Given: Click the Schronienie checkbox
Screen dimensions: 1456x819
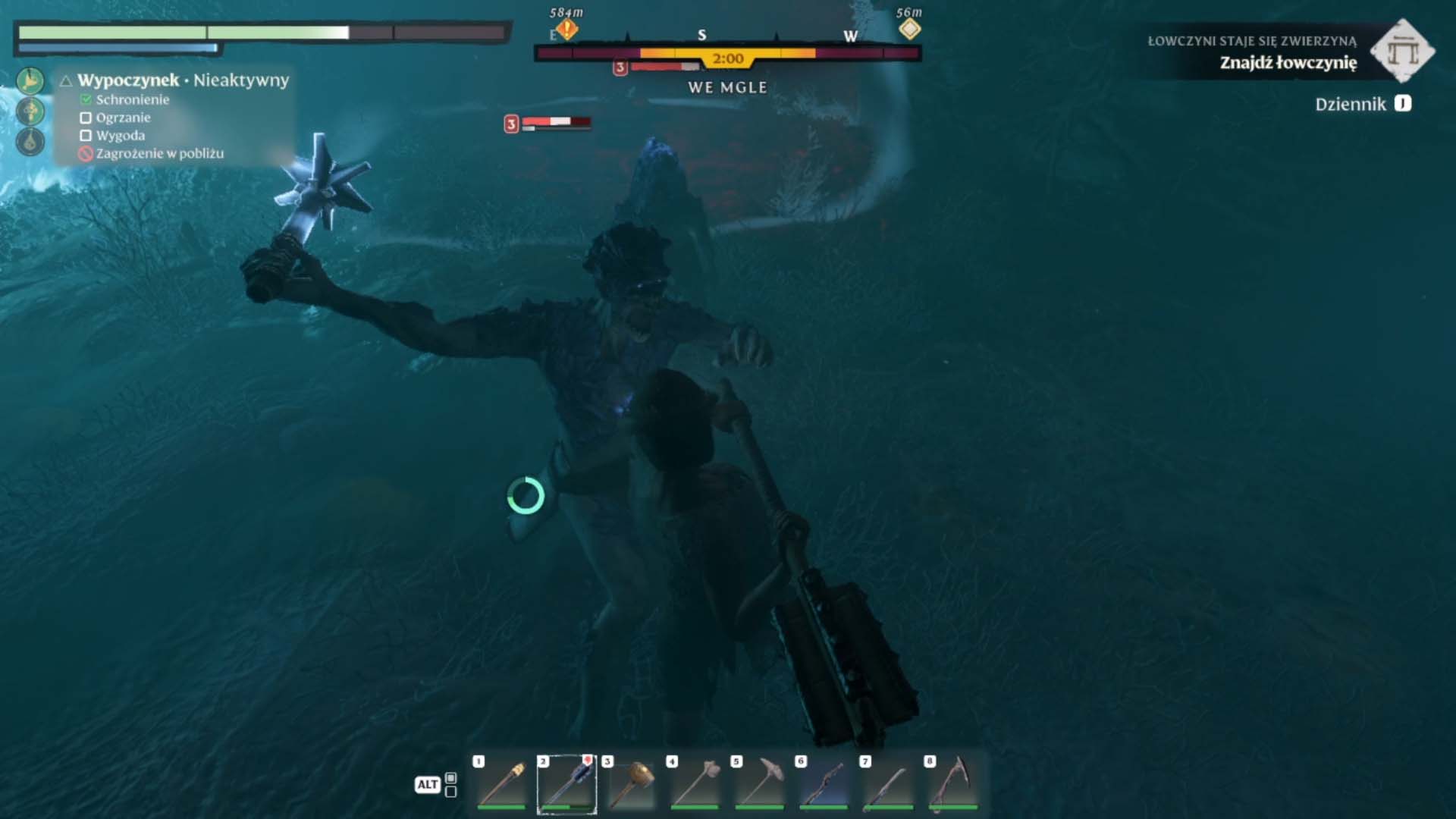Looking at the screenshot, I should tap(86, 100).
